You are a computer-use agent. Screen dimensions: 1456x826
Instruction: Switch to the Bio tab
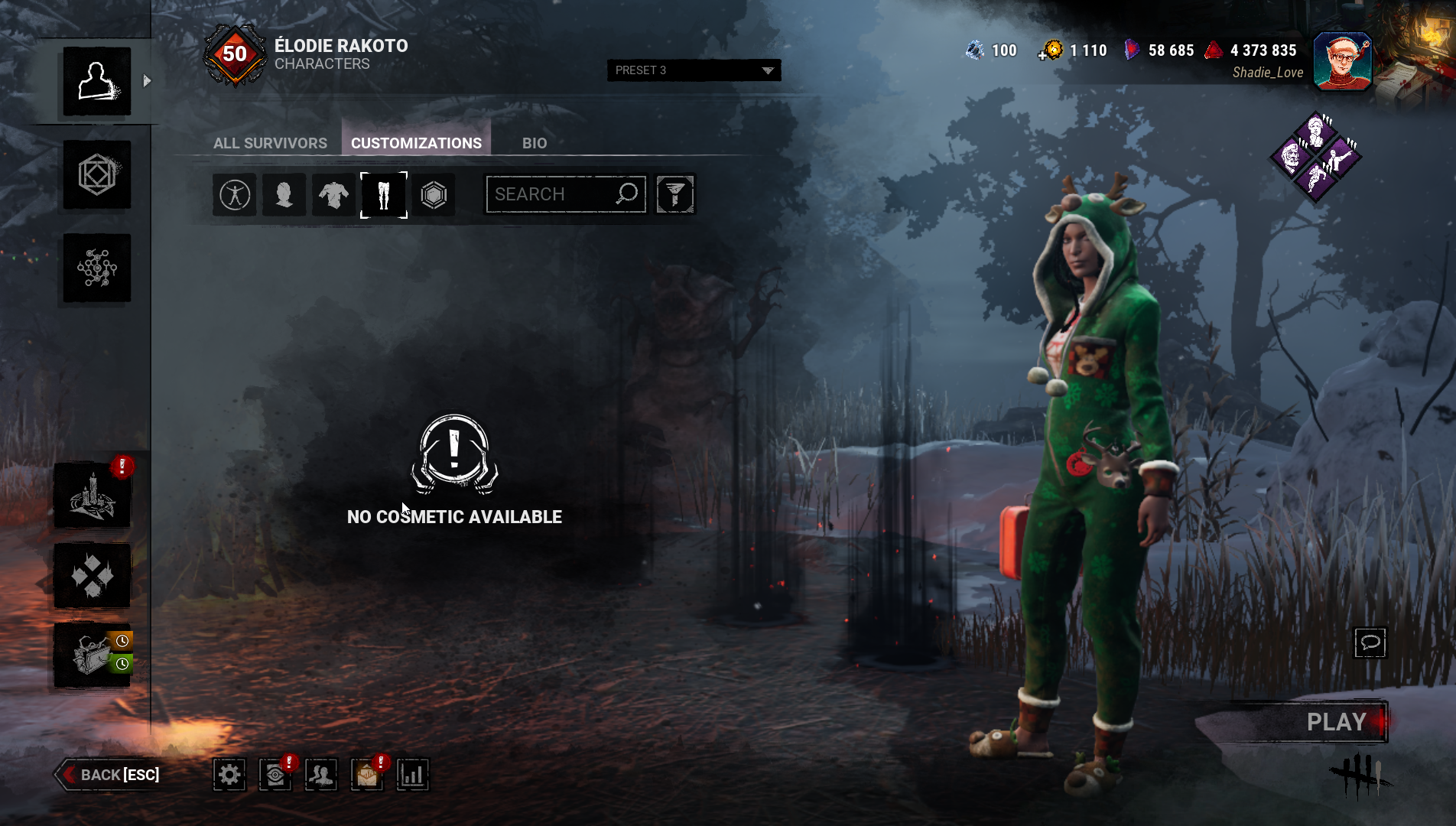point(535,143)
